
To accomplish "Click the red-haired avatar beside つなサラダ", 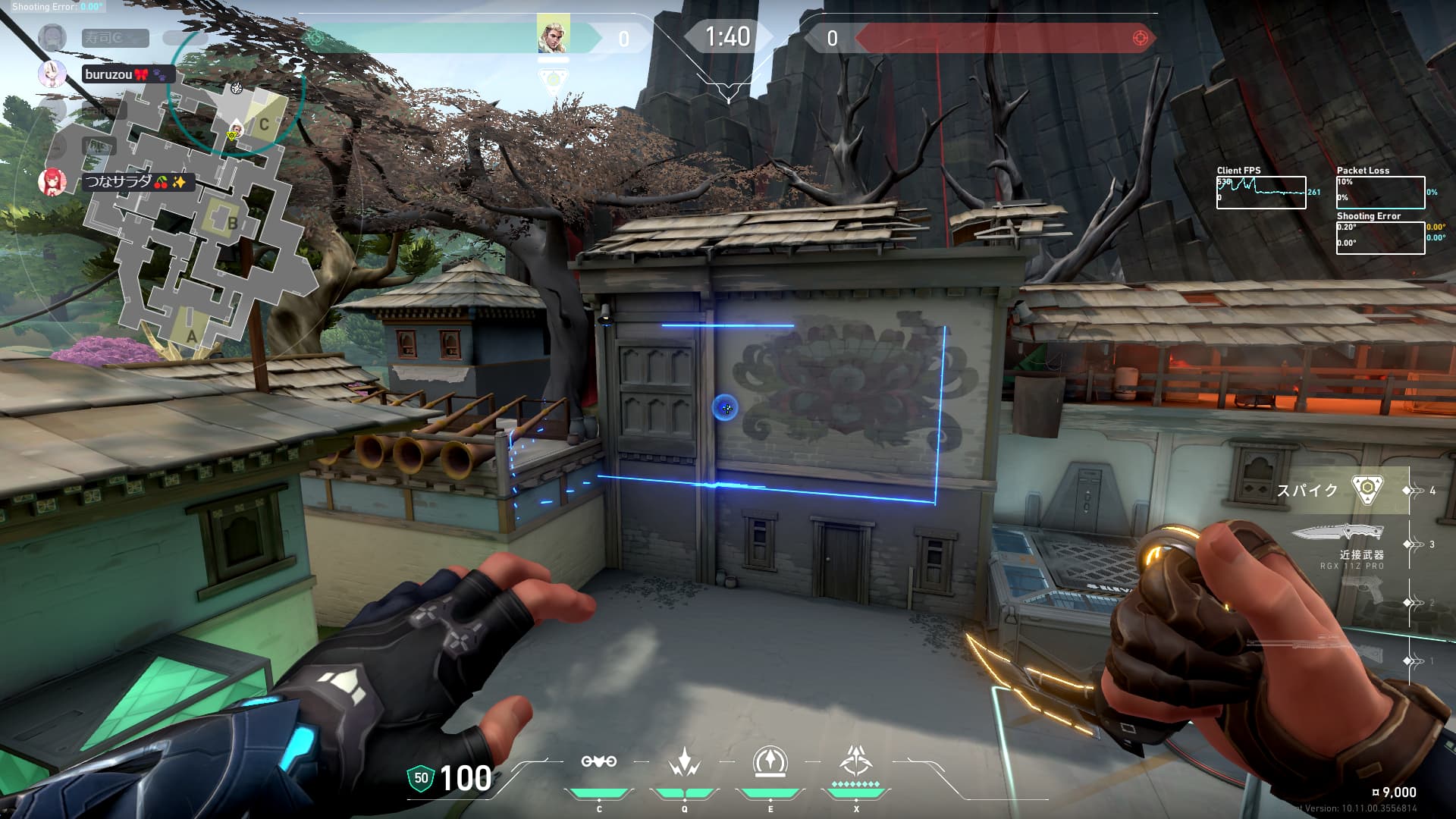I will coord(52,182).
